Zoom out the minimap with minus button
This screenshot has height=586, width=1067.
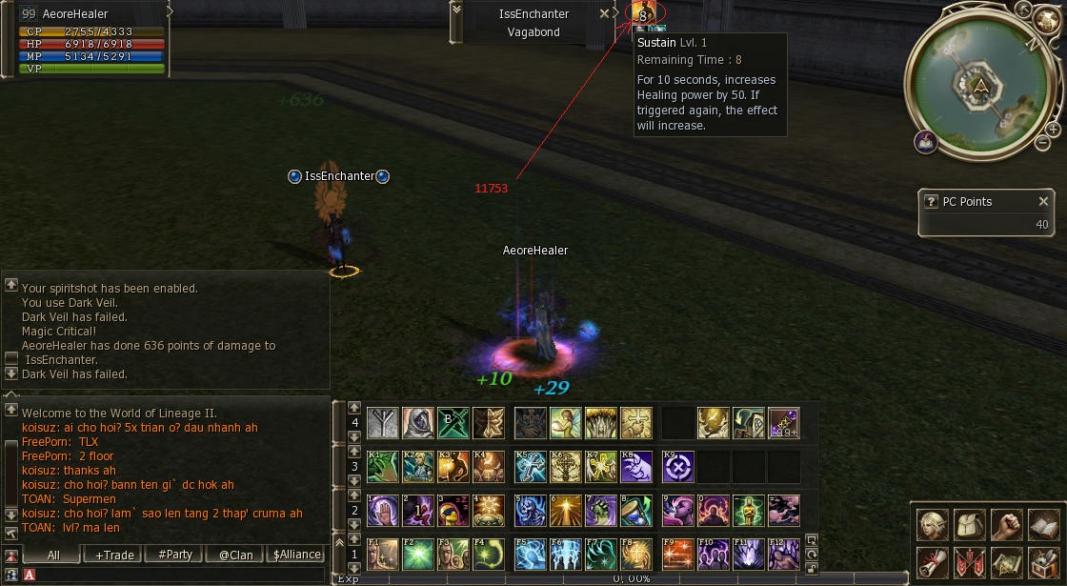[x=1042, y=144]
